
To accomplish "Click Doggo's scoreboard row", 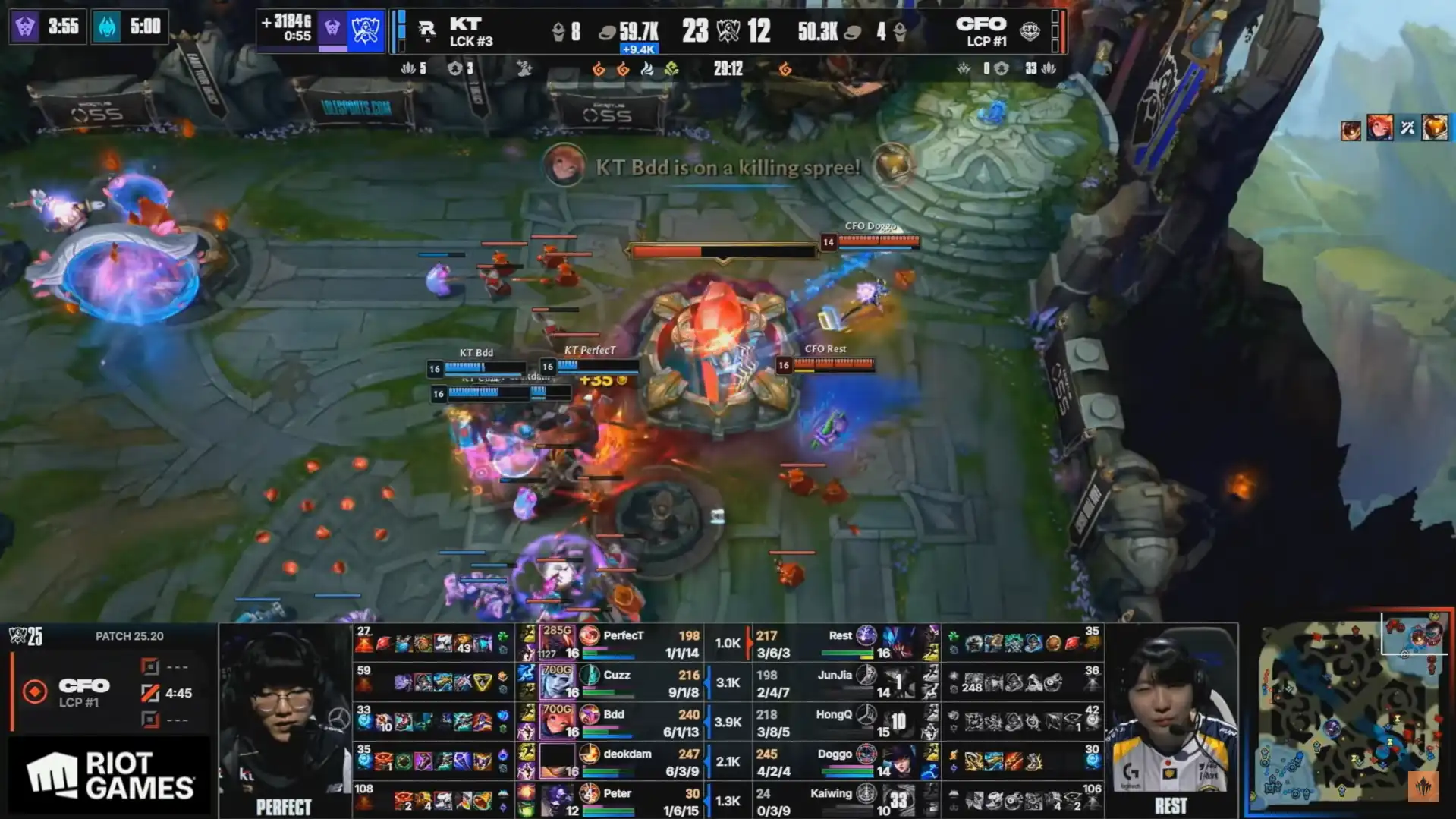I will [x=835, y=761].
